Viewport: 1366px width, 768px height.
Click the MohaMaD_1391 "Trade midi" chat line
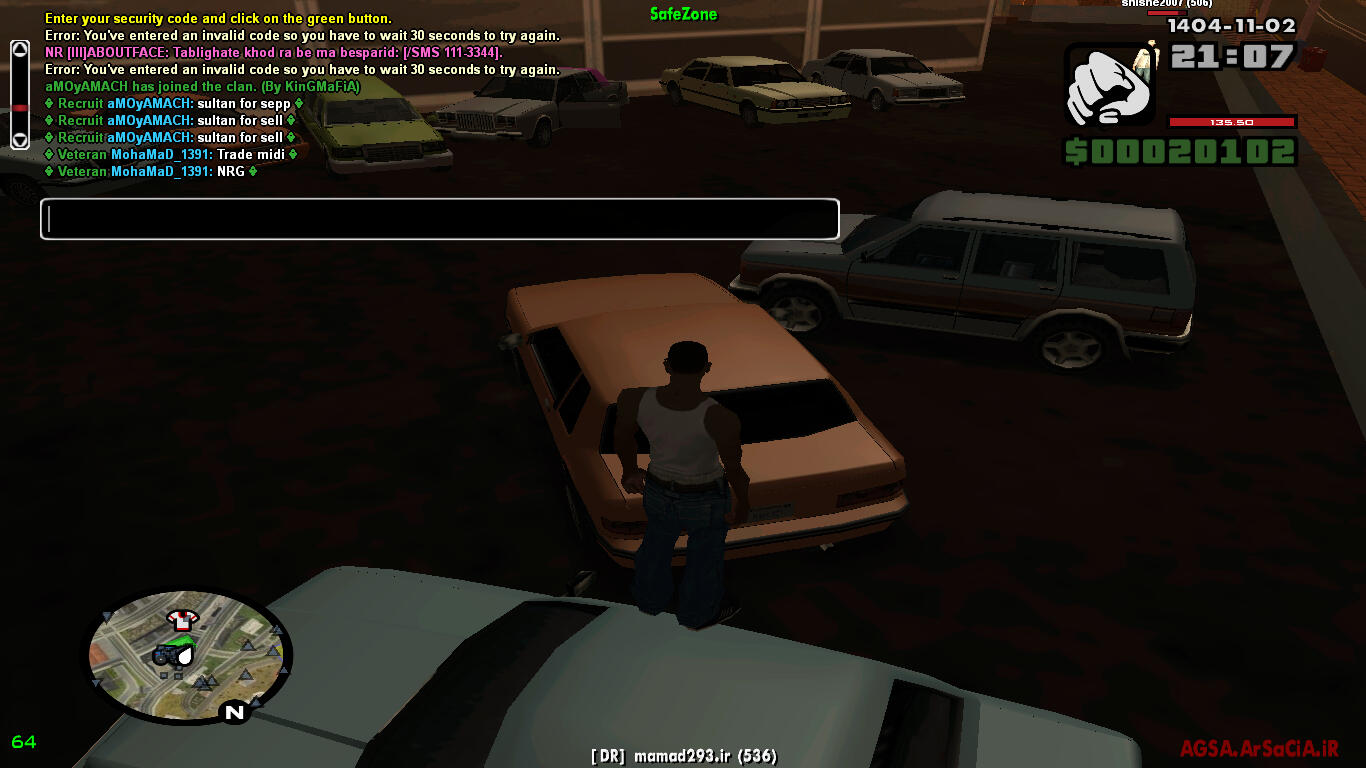pyautogui.click(x=170, y=155)
